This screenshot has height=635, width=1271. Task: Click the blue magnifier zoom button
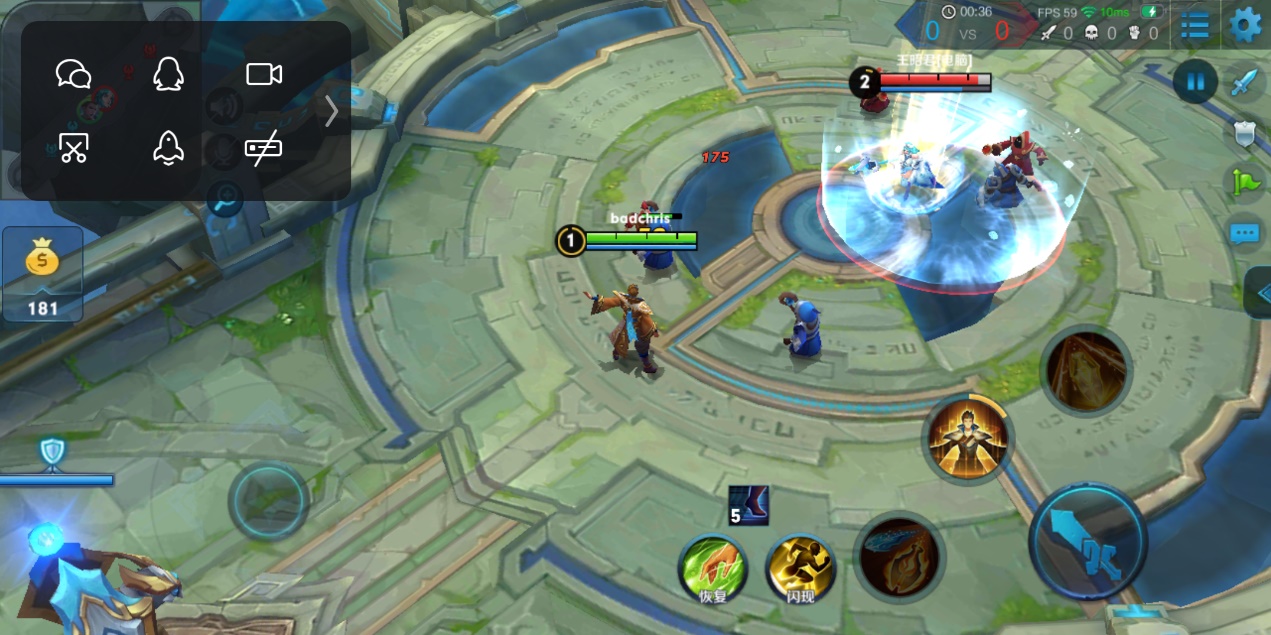(225, 199)
